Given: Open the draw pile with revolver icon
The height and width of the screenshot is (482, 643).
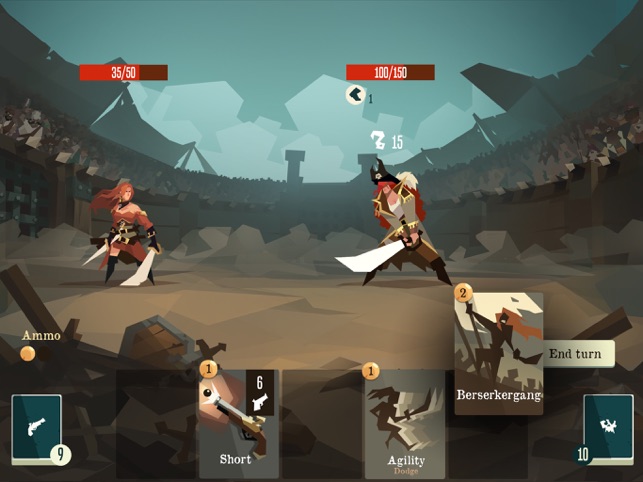Looking at the screenshot, I should coord(37,428).
